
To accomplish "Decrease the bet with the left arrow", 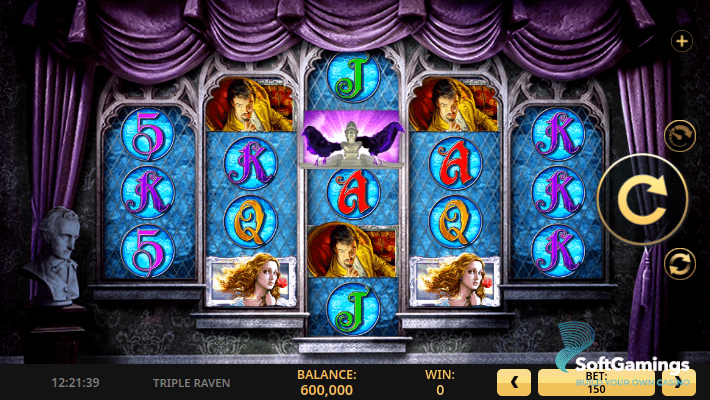I will pos(513,382).
